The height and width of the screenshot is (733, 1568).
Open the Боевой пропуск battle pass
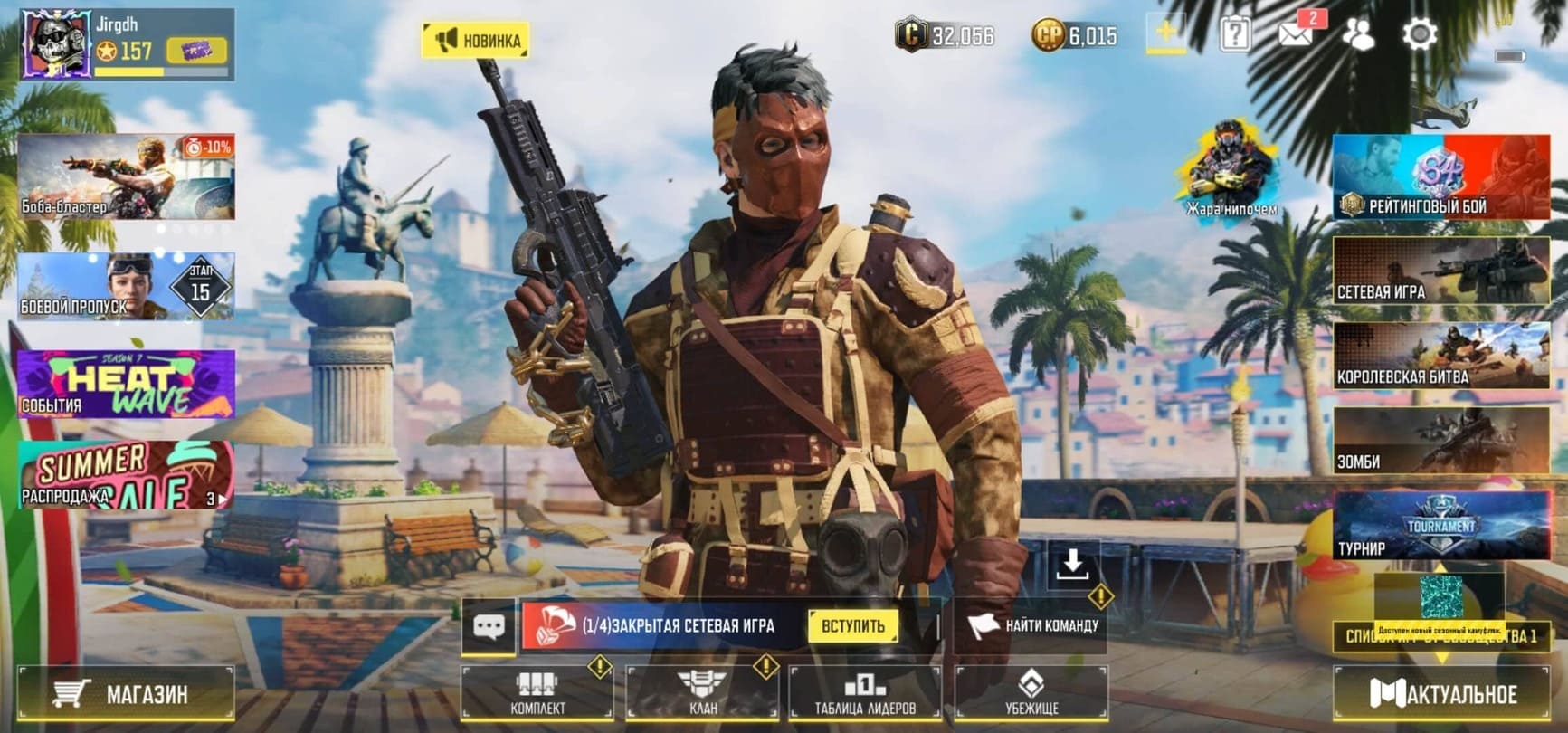click(126, 287)
